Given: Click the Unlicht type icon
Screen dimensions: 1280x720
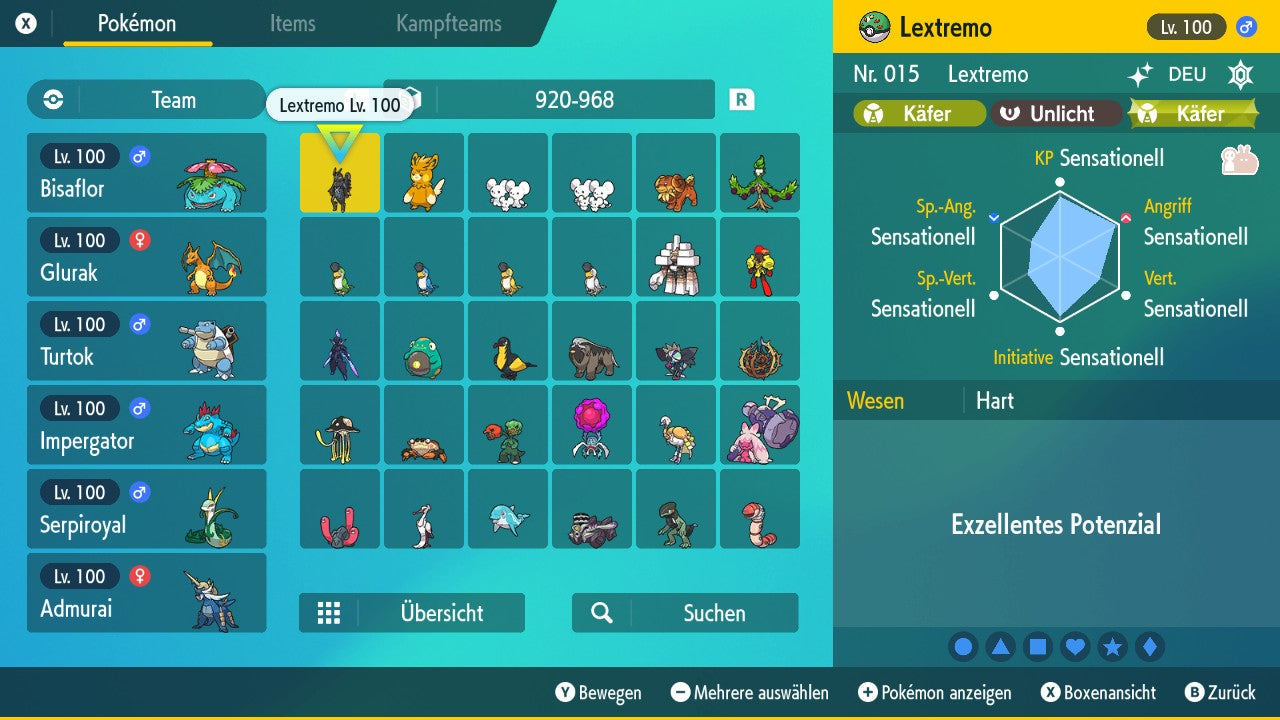Looking at the screenshot, I should [x=1010, y=113].
